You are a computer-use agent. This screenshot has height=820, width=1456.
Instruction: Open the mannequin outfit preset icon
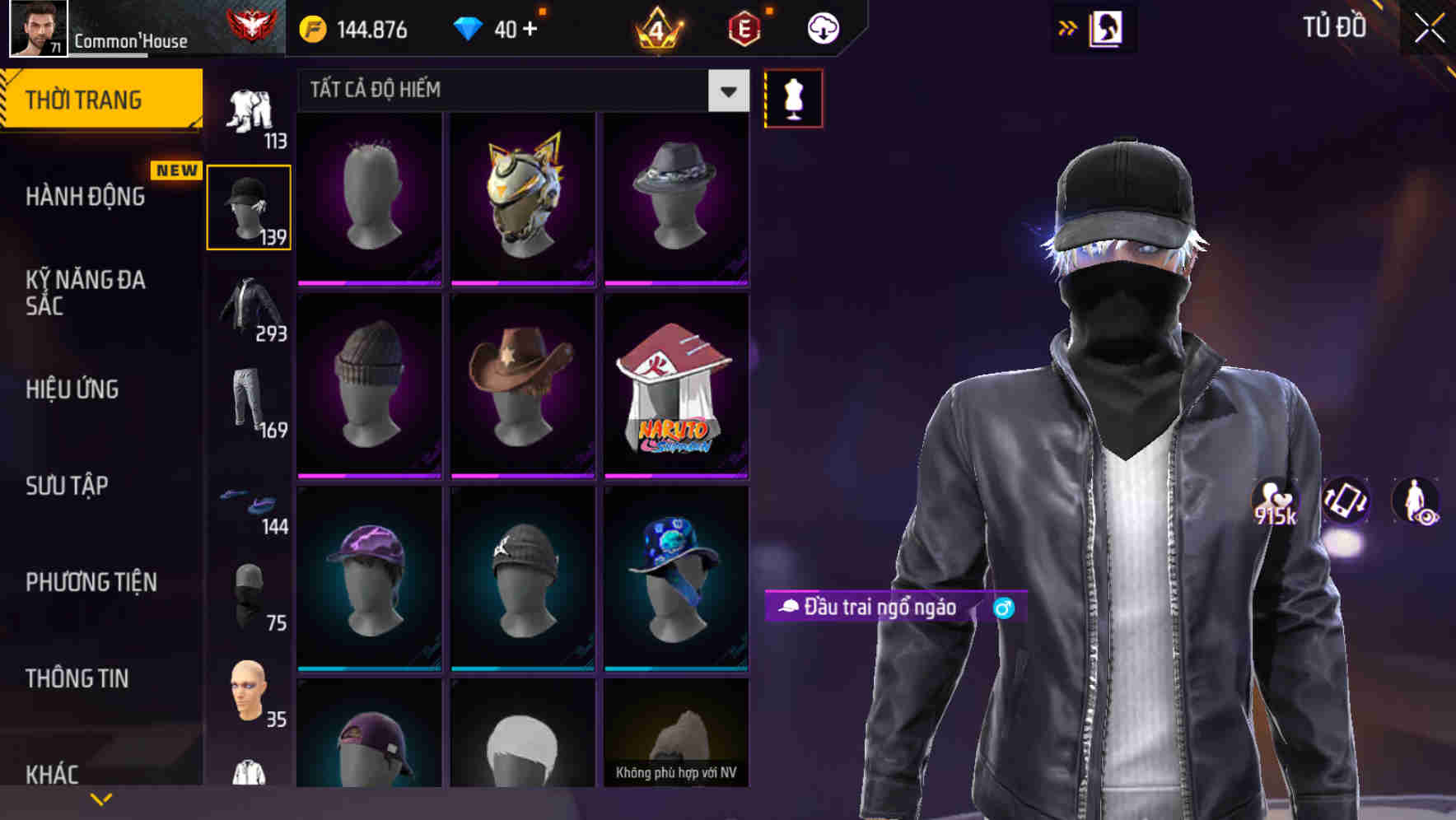click(793, 97)
